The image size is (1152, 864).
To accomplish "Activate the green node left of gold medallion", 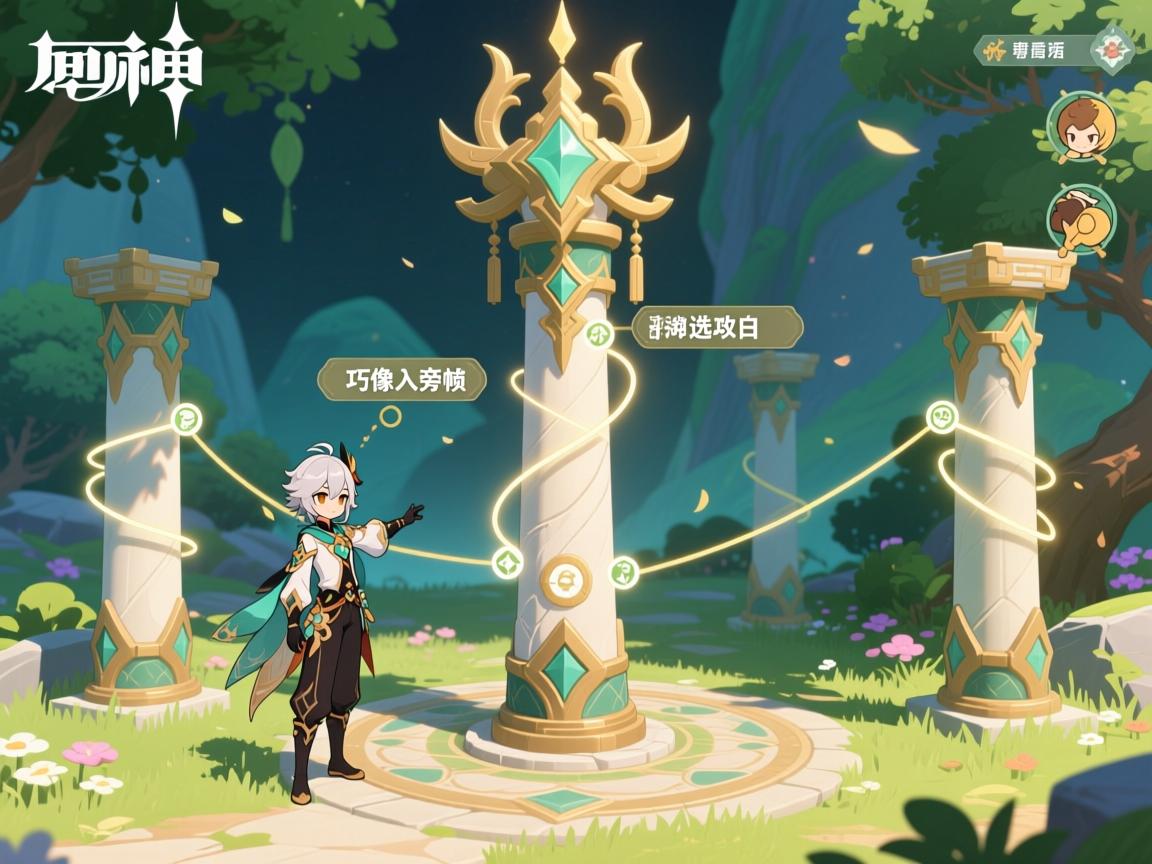I will click(507, 562).
